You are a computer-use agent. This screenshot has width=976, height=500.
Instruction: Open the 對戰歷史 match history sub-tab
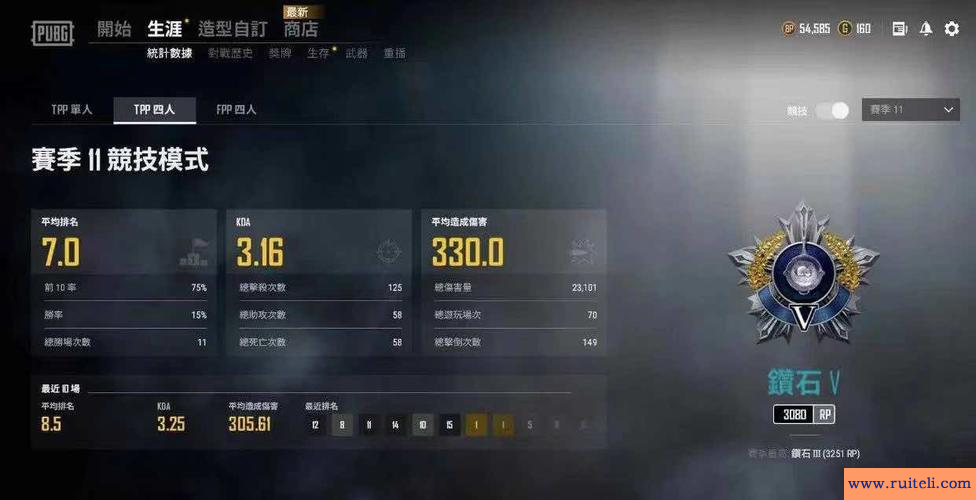pyautogui.click(x=230, y=53)
